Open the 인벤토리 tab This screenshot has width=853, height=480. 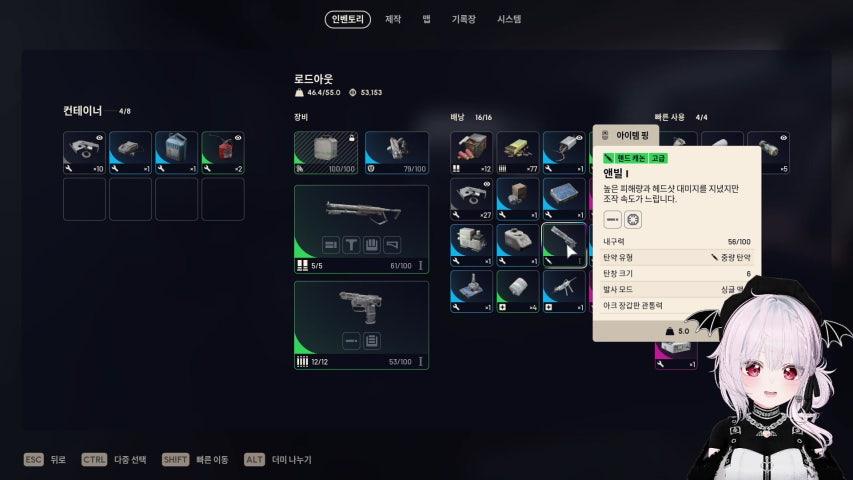[x=347, y=19]
